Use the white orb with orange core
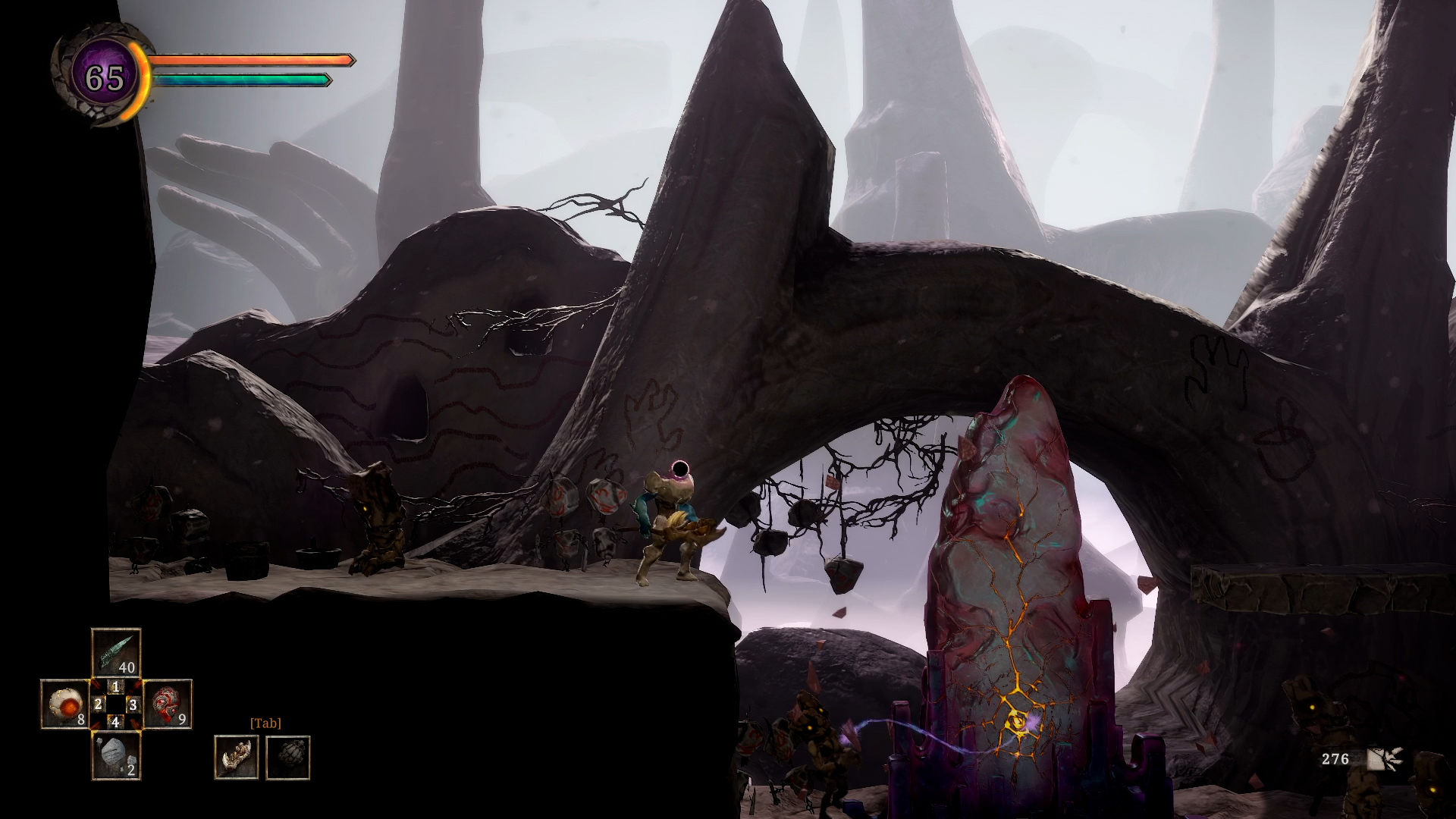1456x819 pixels. (x=64, y=704)
